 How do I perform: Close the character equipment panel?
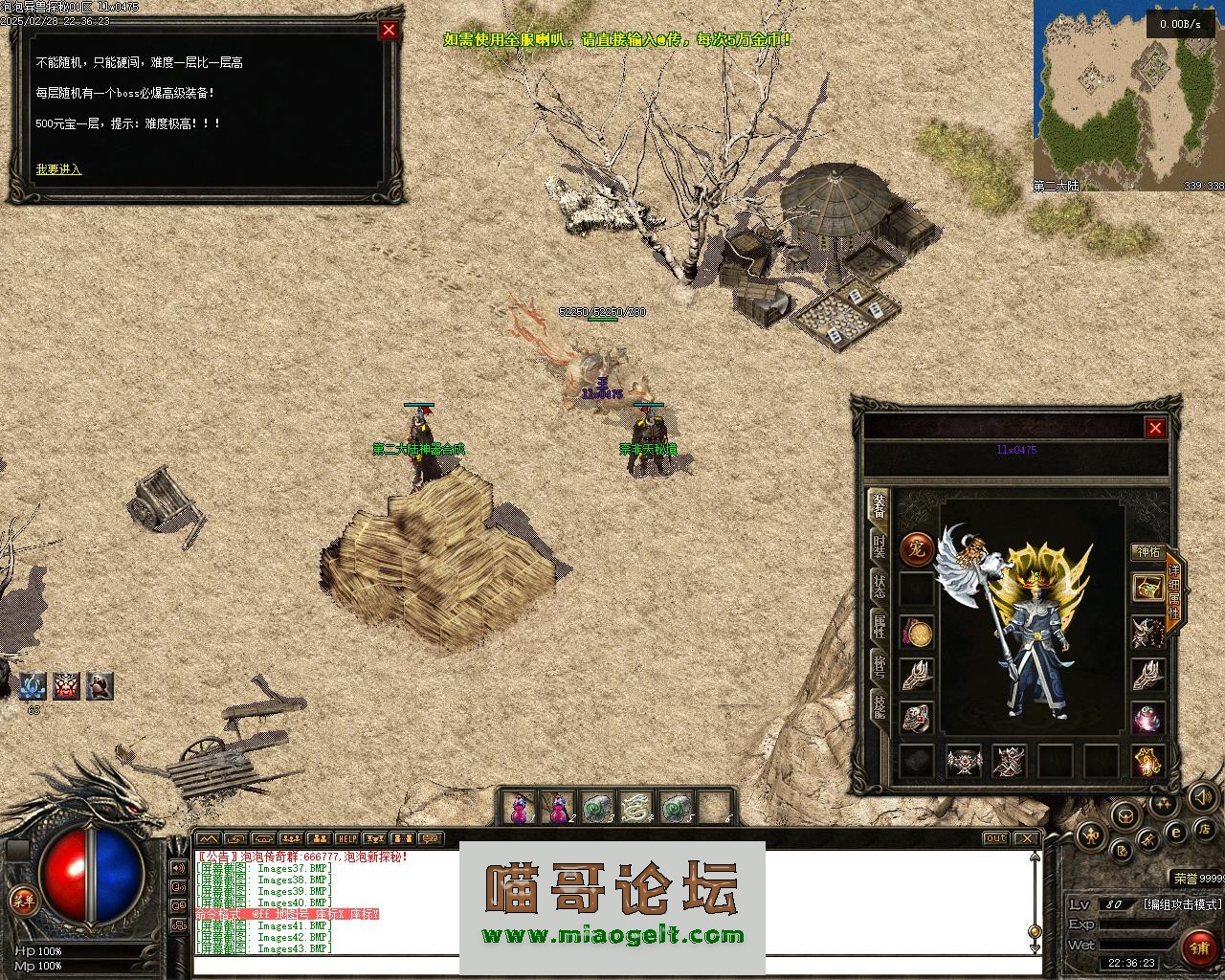(x=1155, y=428)
